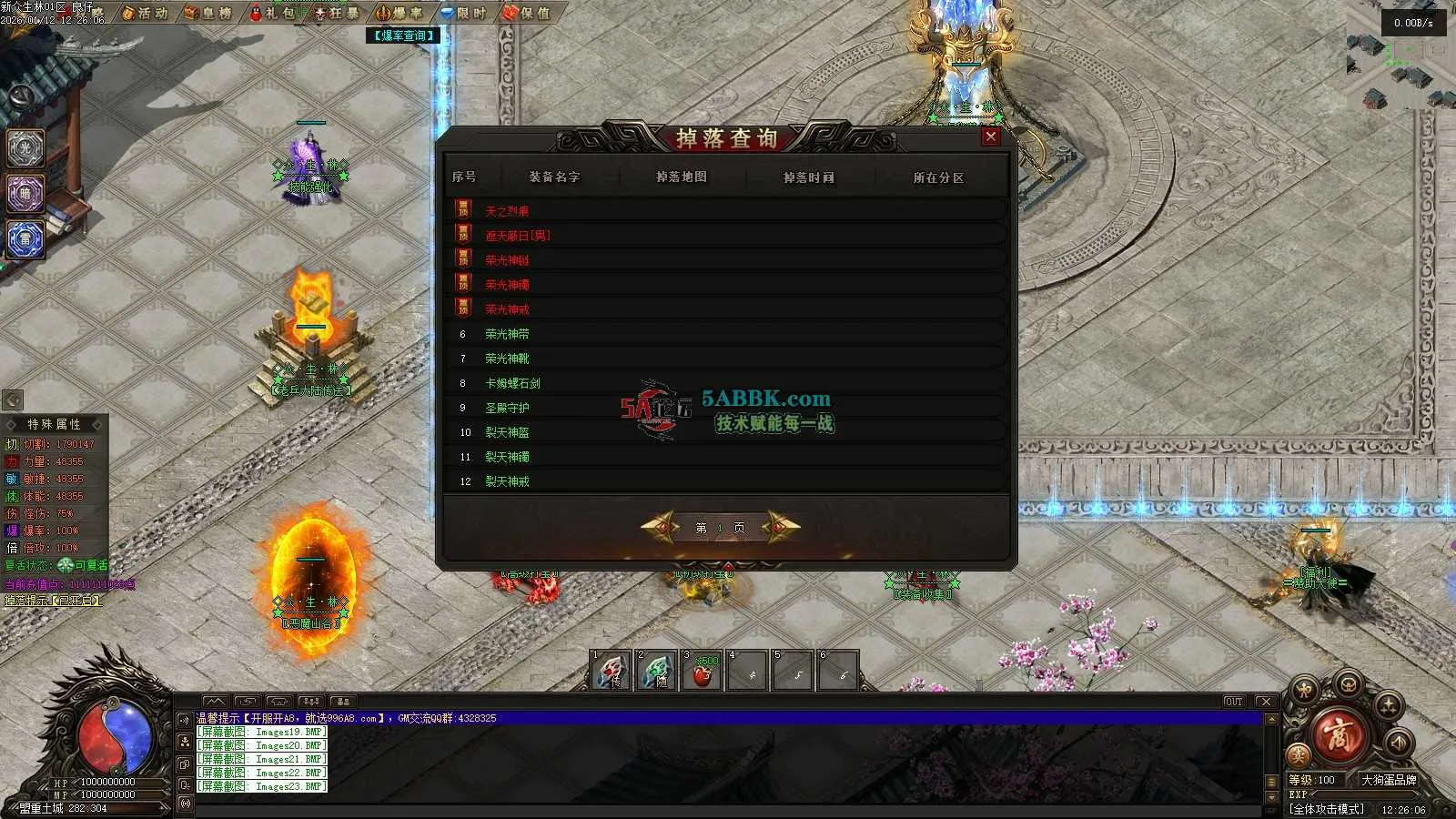Open the 限时 limited-time menu

click(x=463, y=13)
